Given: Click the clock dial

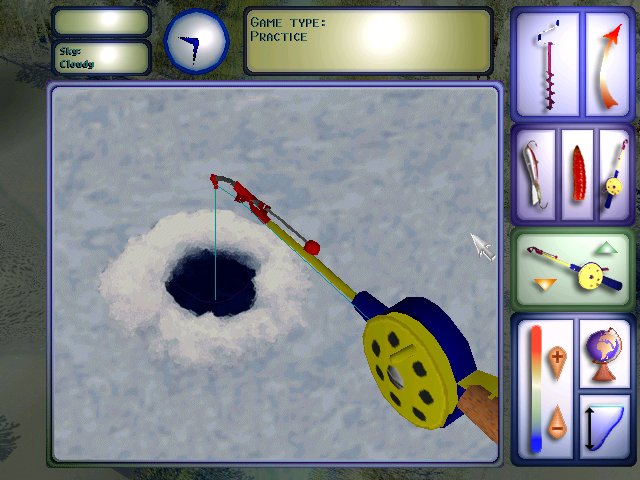Looking at the screenshot, I should (x=196, y=41).
